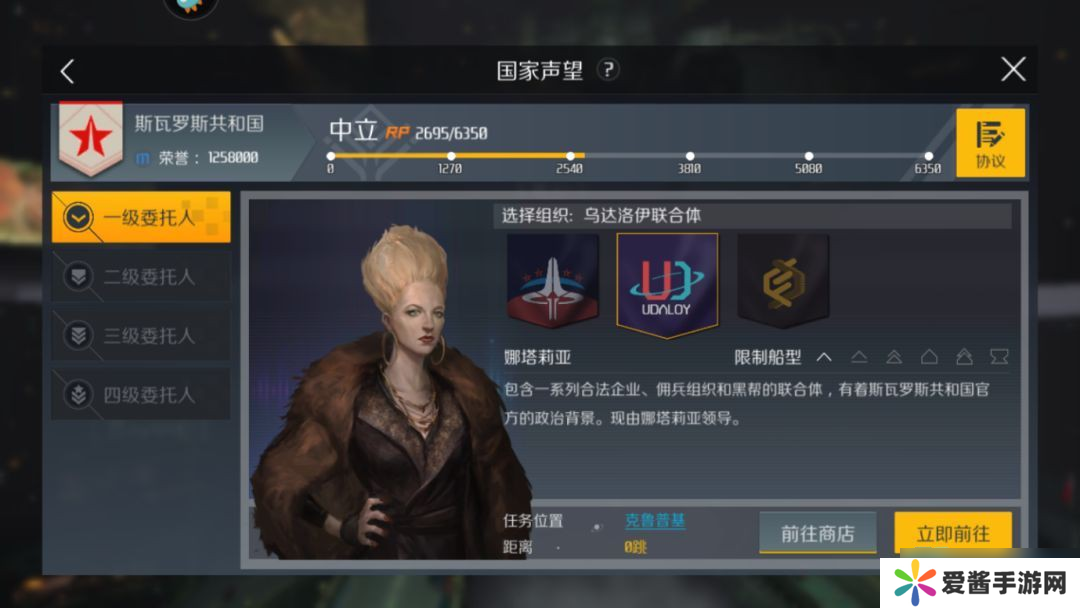Switch to the 三级委托人 tab
This screenshot has height=608, width=1080.
[141, 335]
